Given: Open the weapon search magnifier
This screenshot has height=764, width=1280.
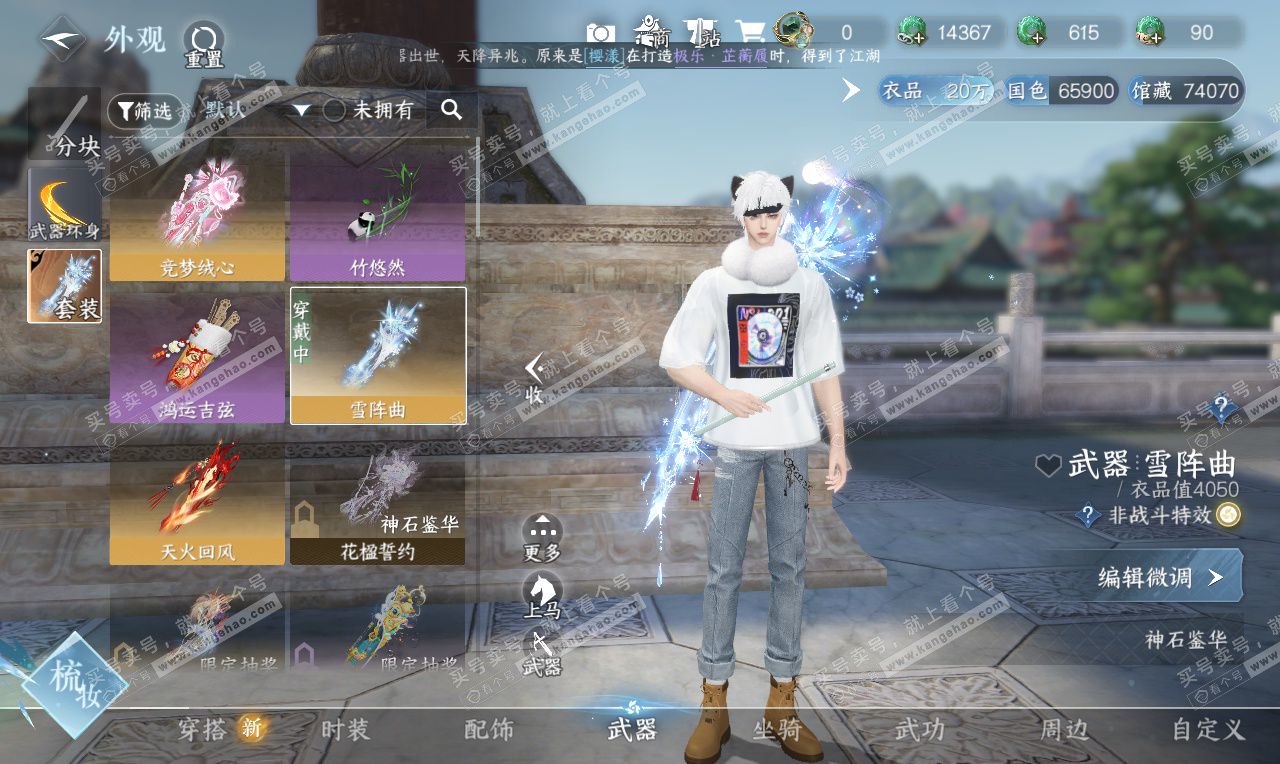Looking at the screenshot, I should pos(452,110).
